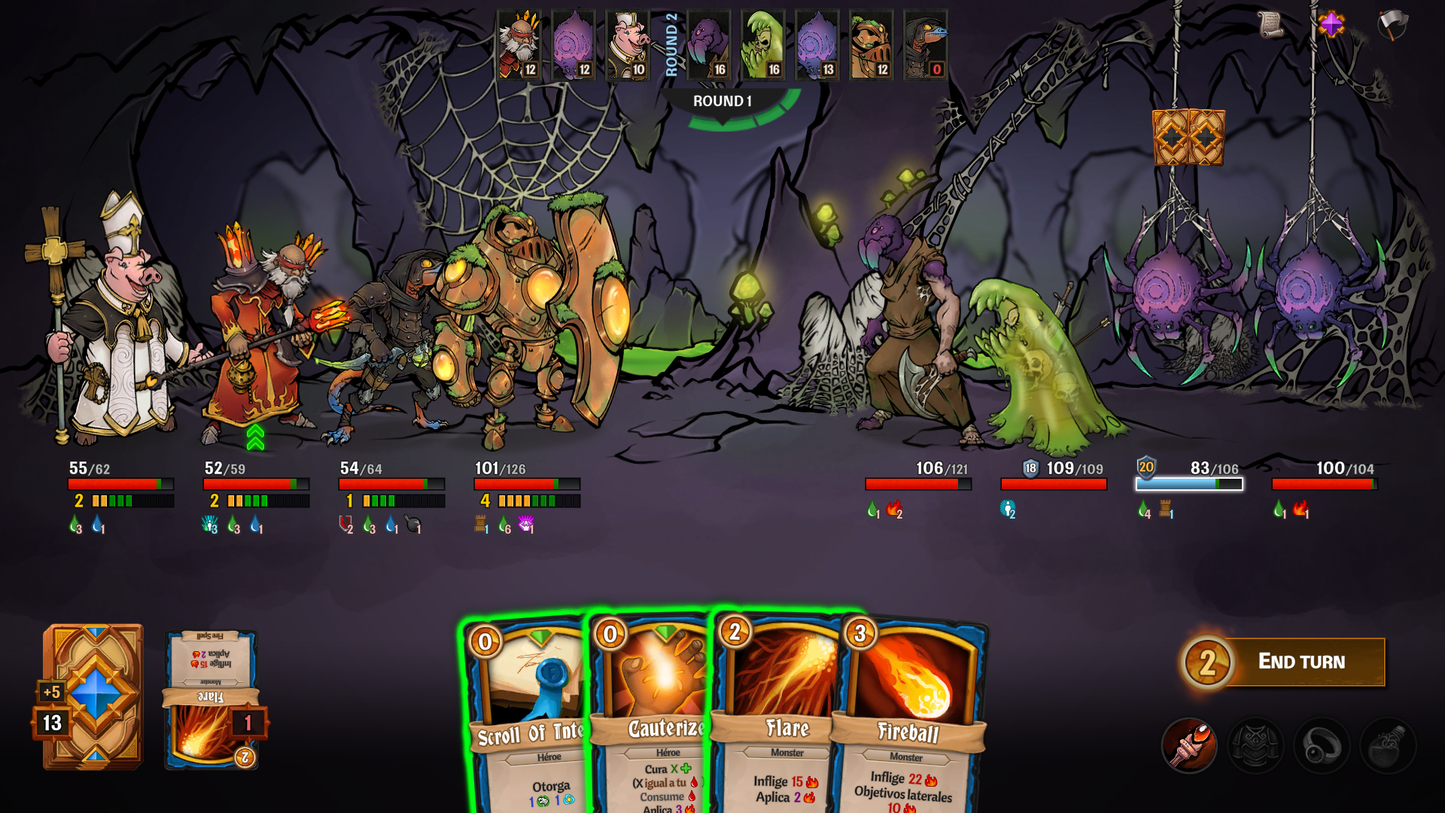This screenshot has height=813, width=1445.
Task: Open the draw deck pile
Action: 93,697
